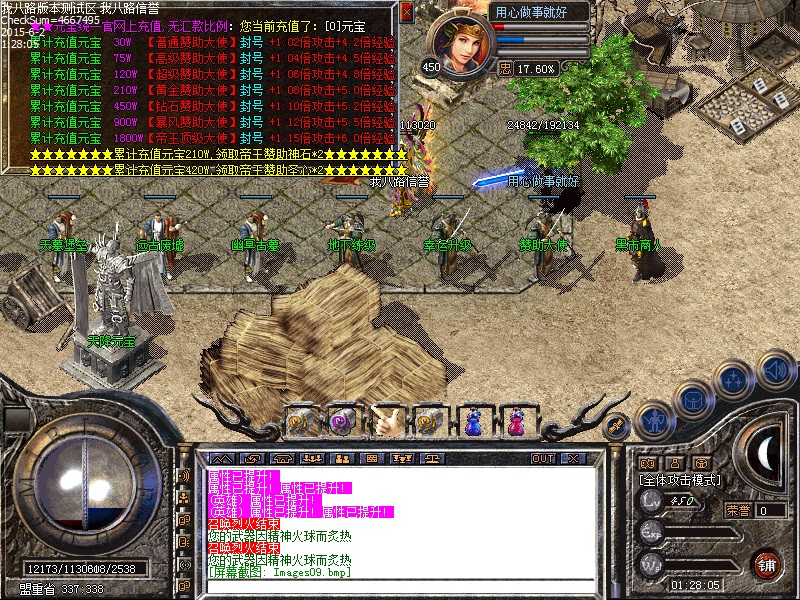This screenshot has width=800, height=600.
Task: Open the red 铺 shop button
Action: point(766,564)
